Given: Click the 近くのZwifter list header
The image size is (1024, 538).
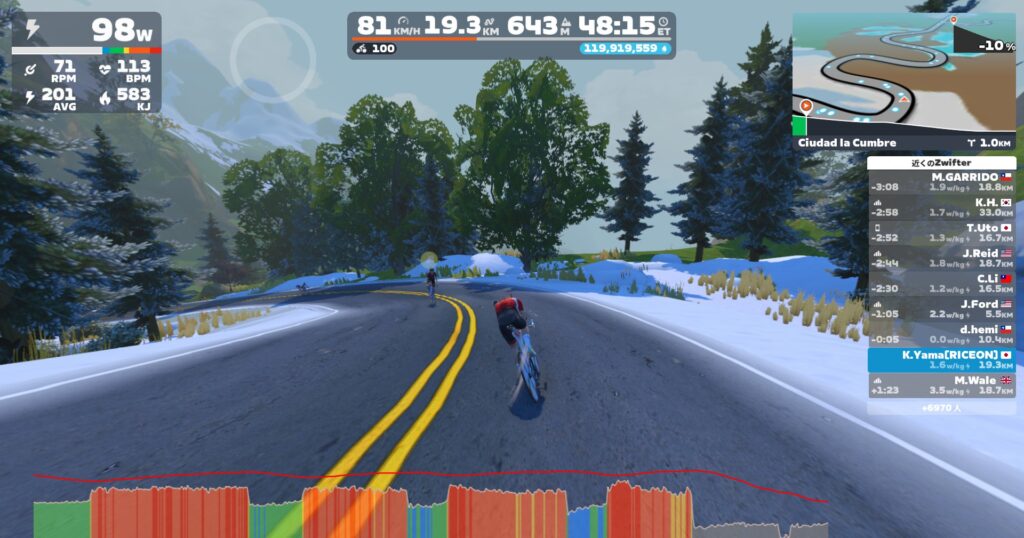Looking at the screenshot, I should coord(941,162).
